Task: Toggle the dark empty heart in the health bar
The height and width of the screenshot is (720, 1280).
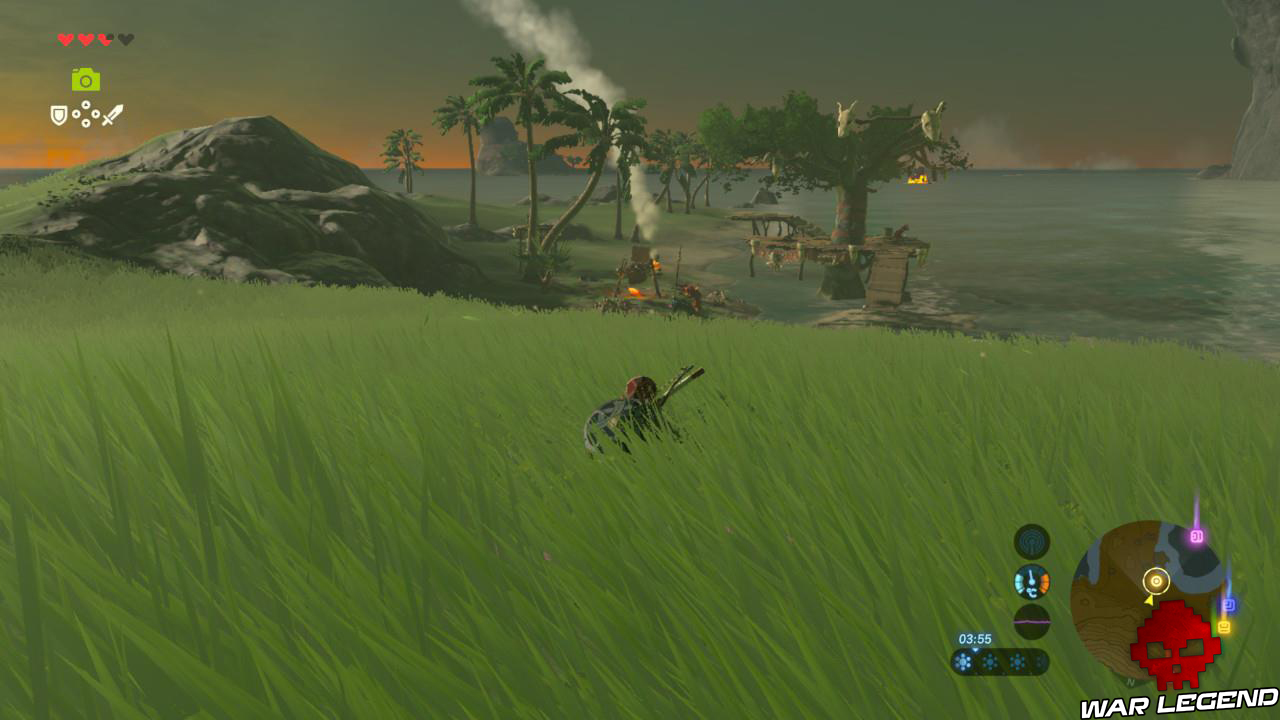Action: [125, 39]
